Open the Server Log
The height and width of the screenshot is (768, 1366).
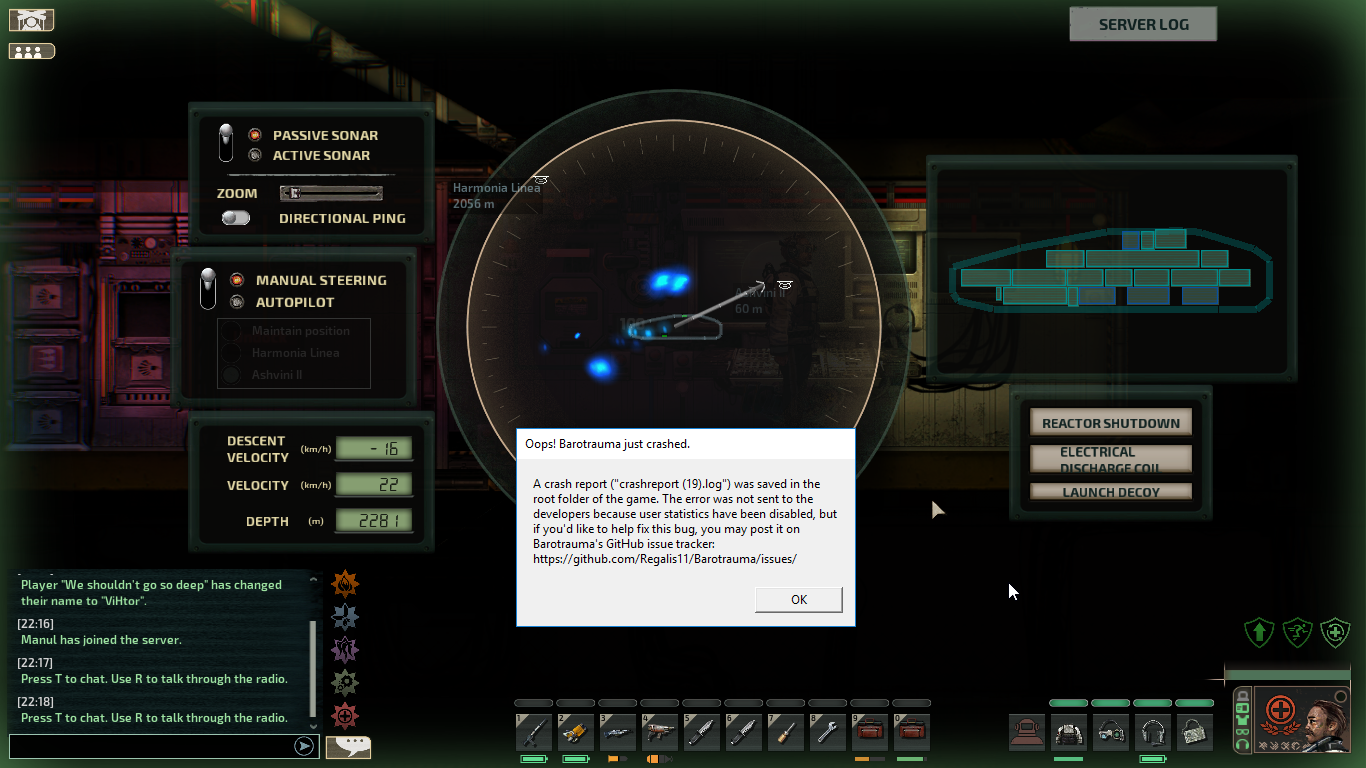(1143, 25)
